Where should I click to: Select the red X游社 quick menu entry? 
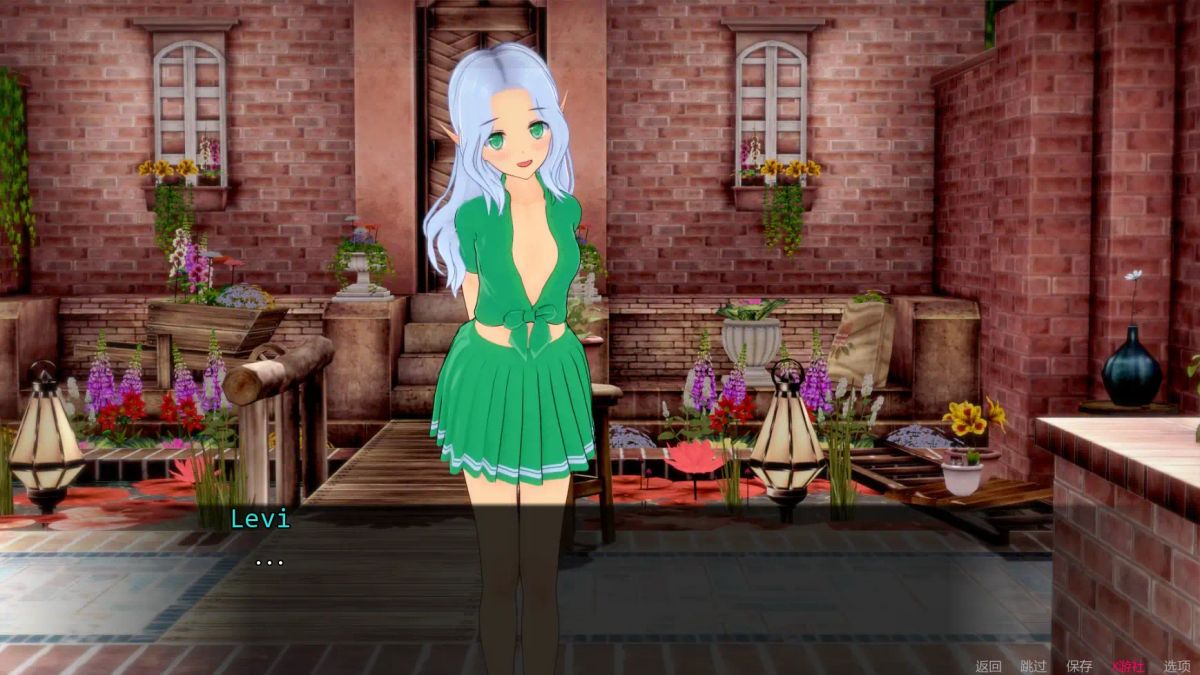point(1128,666)
